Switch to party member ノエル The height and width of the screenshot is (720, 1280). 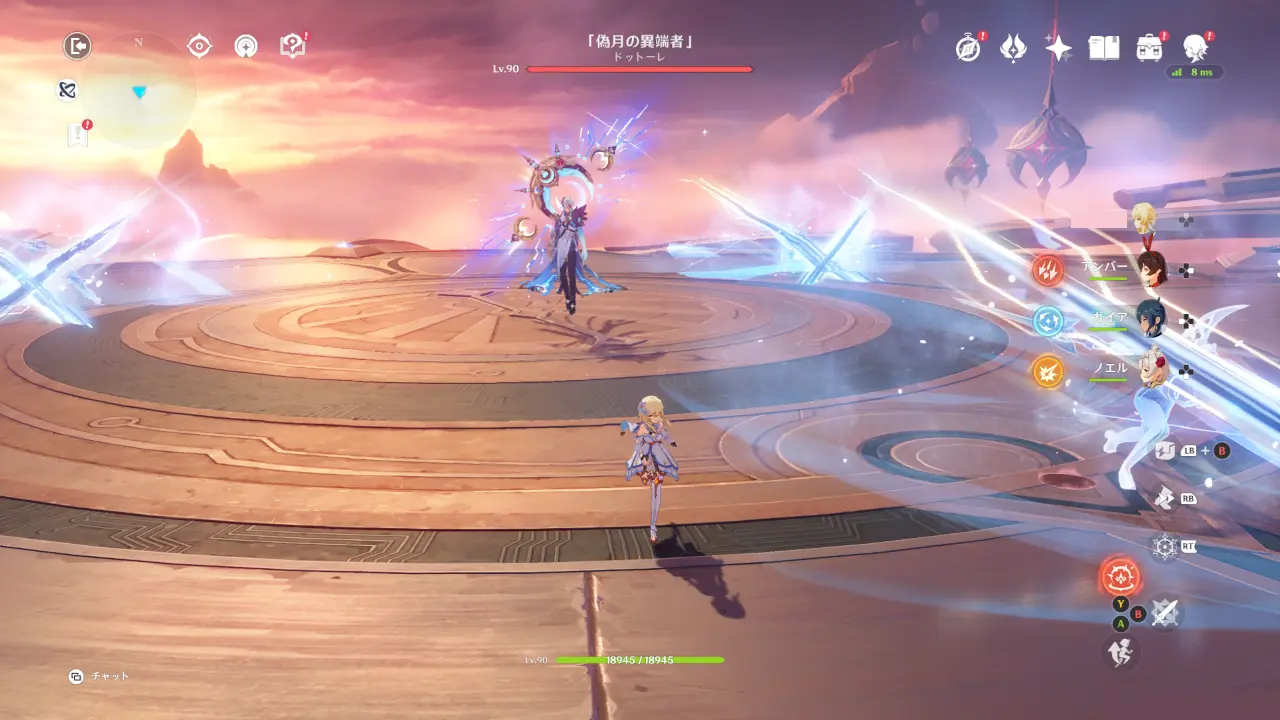coord(1151,371)
